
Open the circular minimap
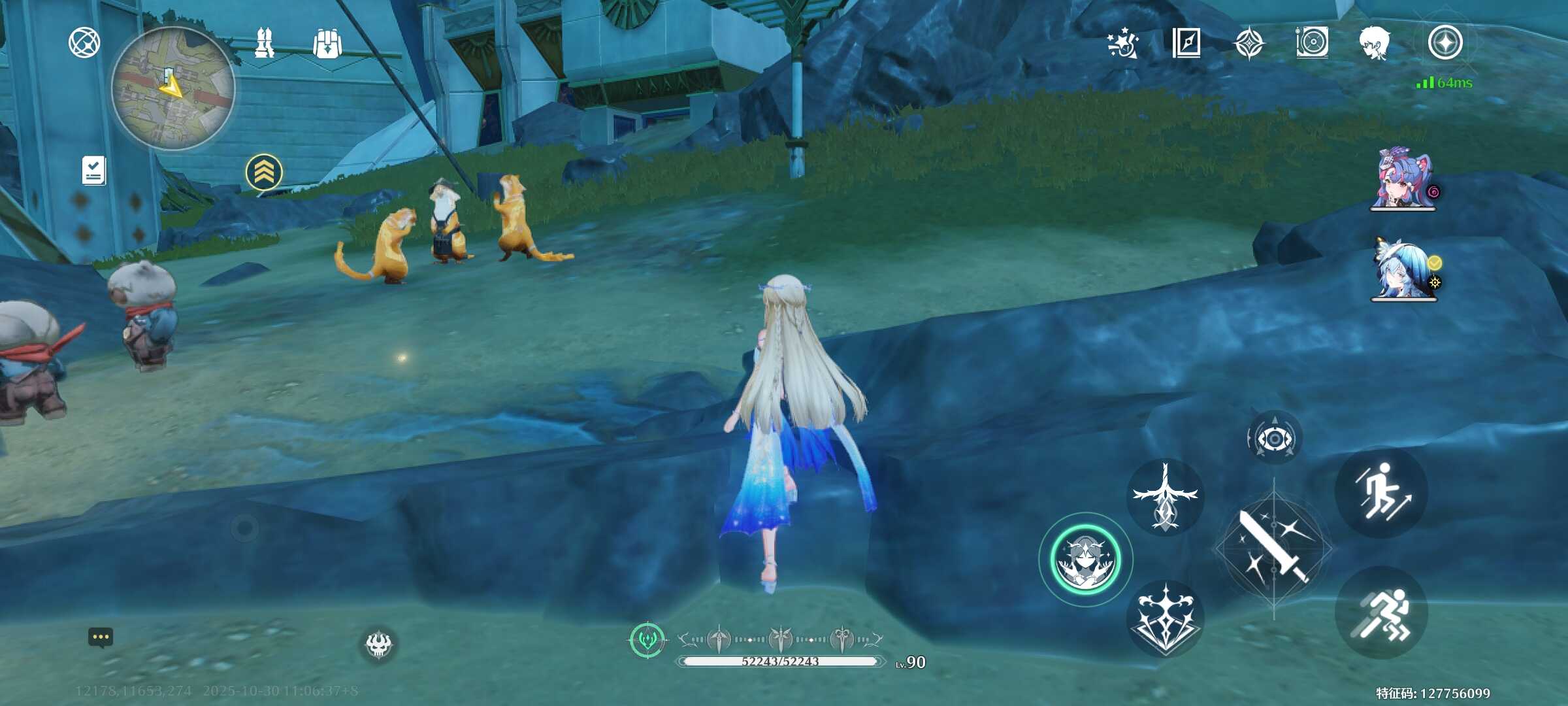click(x=172, y=89)
